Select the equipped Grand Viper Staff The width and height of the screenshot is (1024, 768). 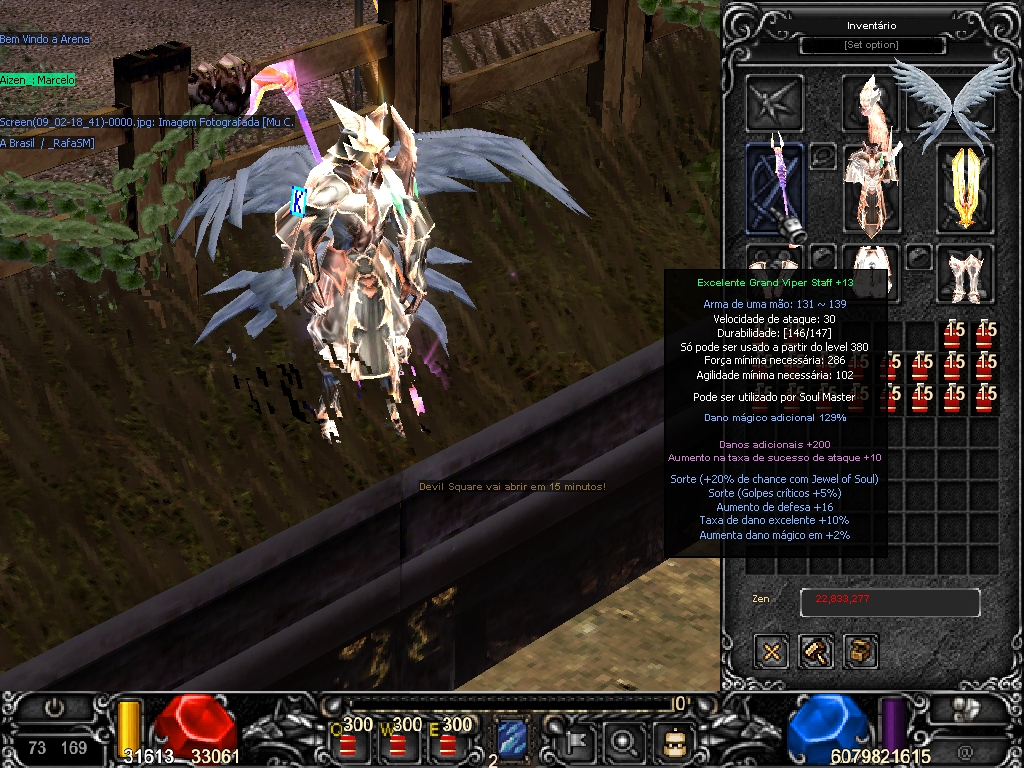(x=775, y=192)
